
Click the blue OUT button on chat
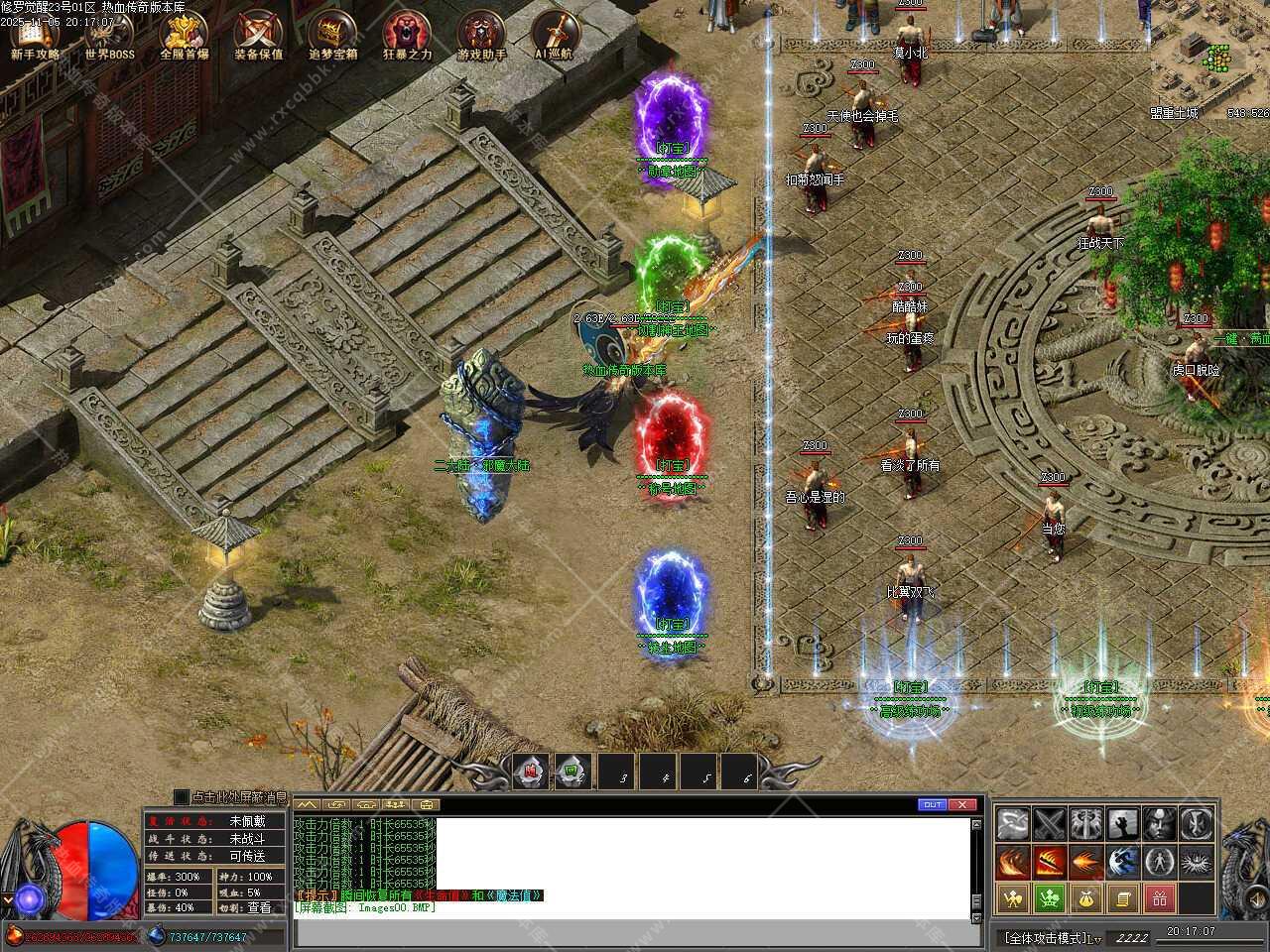tap(932, 804)
